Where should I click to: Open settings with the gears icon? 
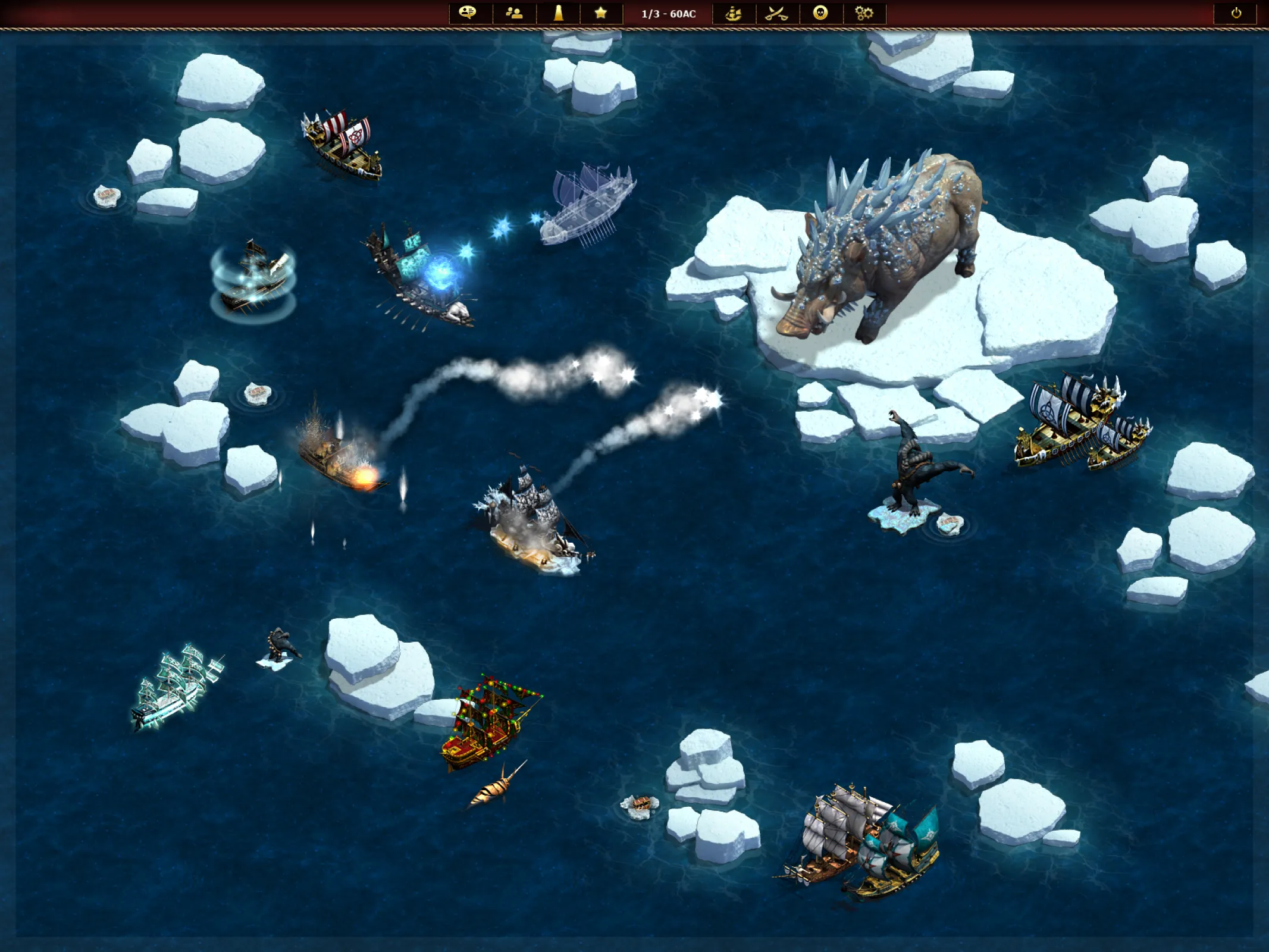864,13
